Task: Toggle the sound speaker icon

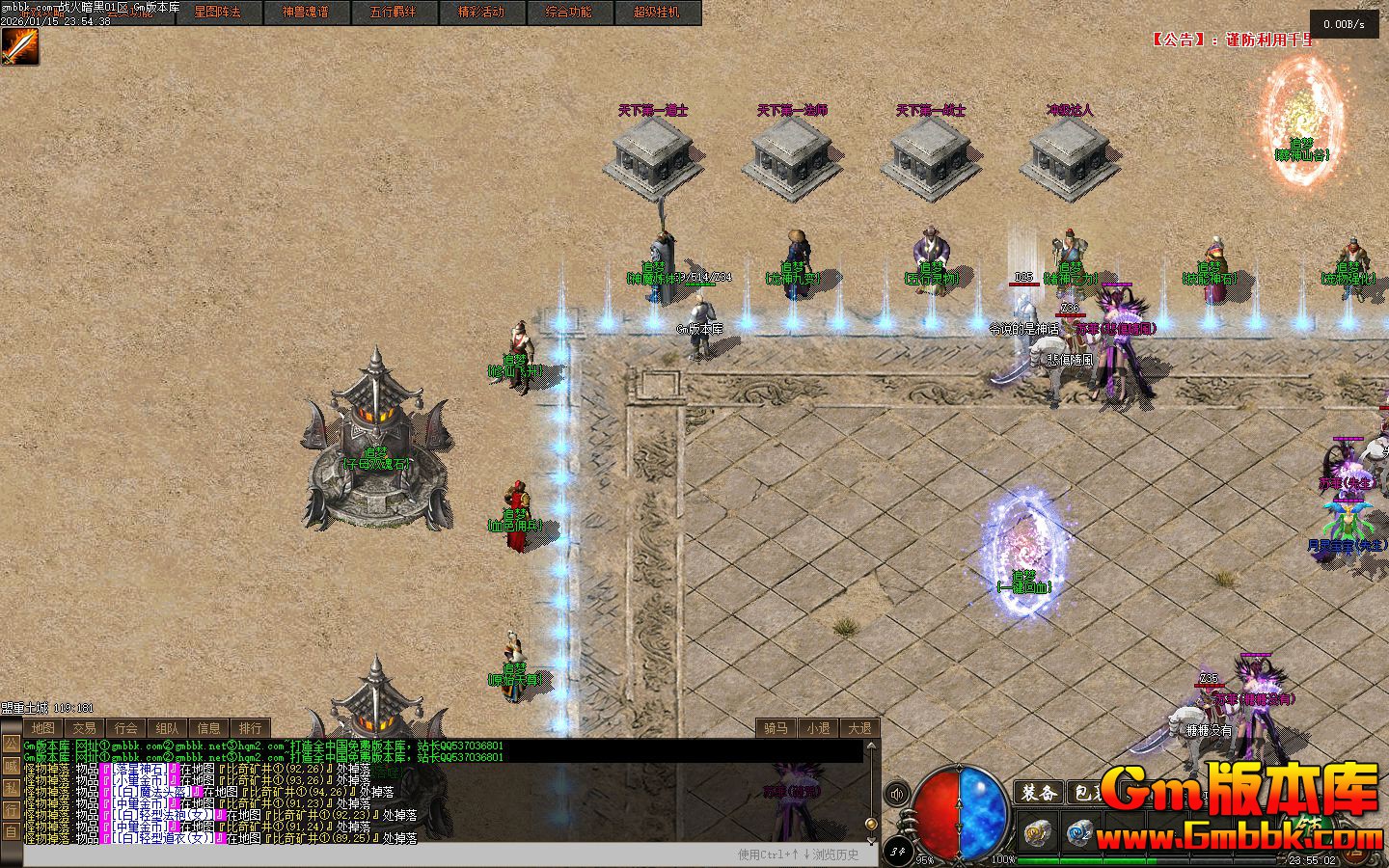Action: [x=897, y=794]
